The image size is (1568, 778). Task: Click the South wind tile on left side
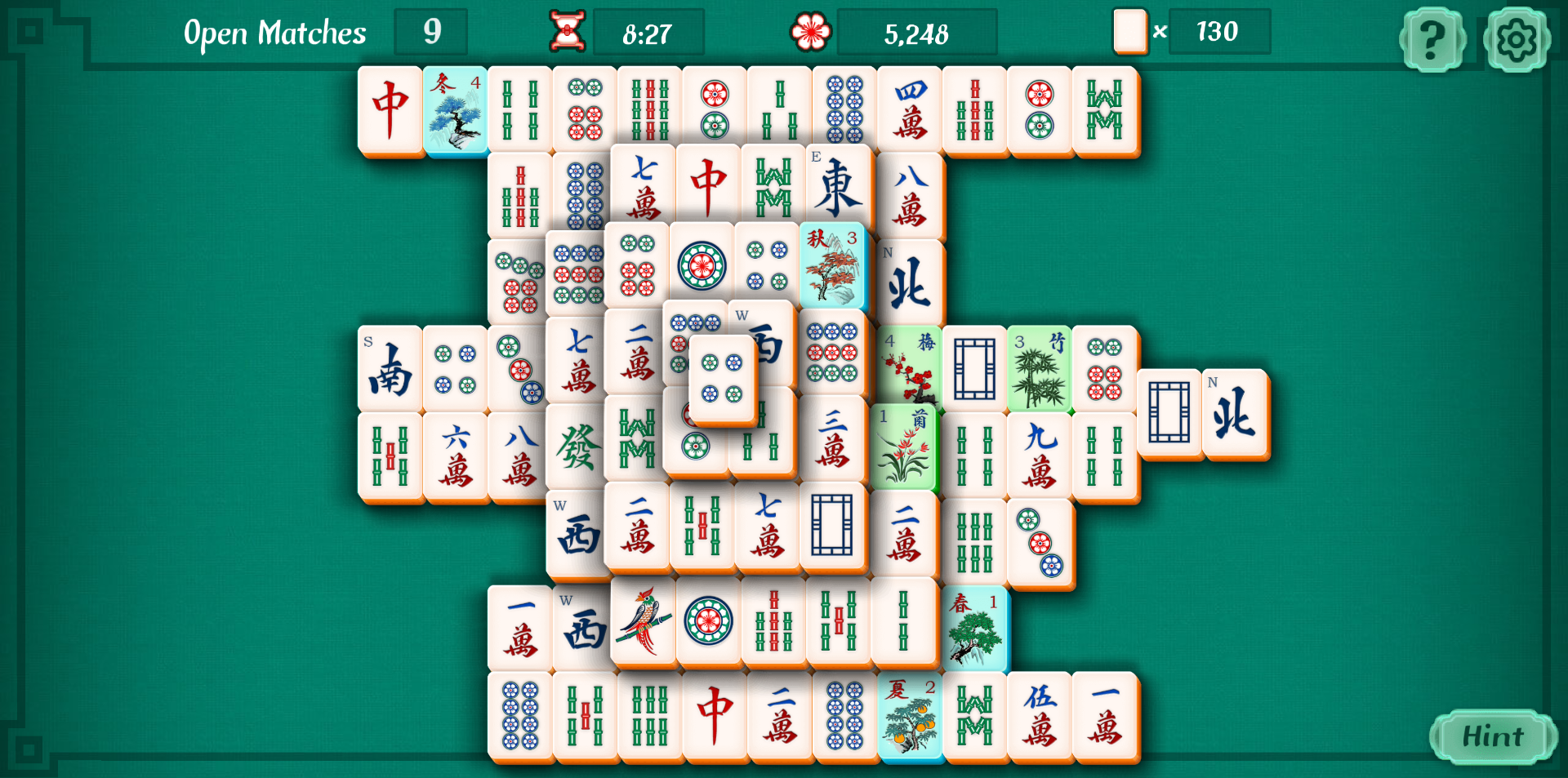pyautogui.click(x=390, y=369)
